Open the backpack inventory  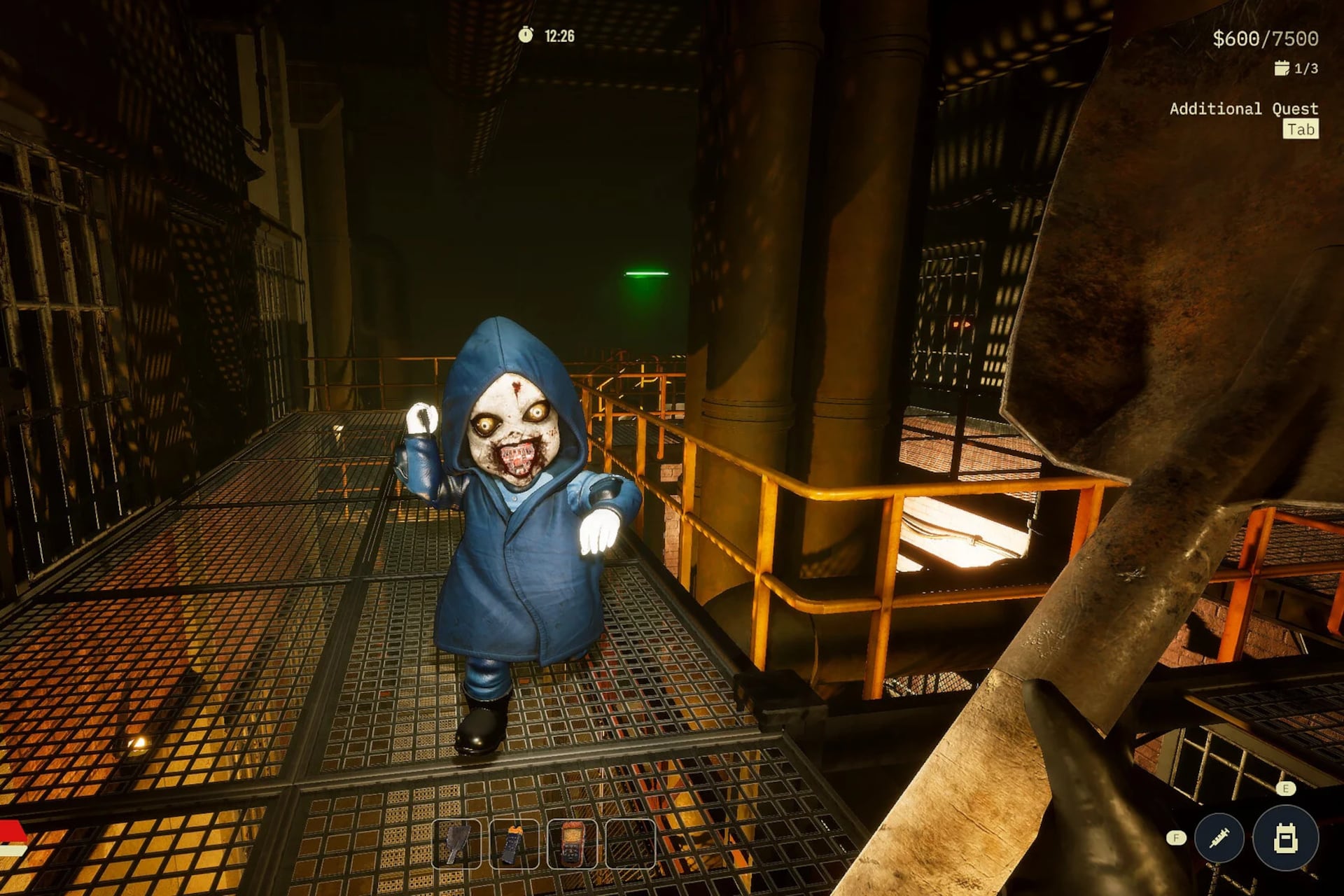click(1285, 838)
